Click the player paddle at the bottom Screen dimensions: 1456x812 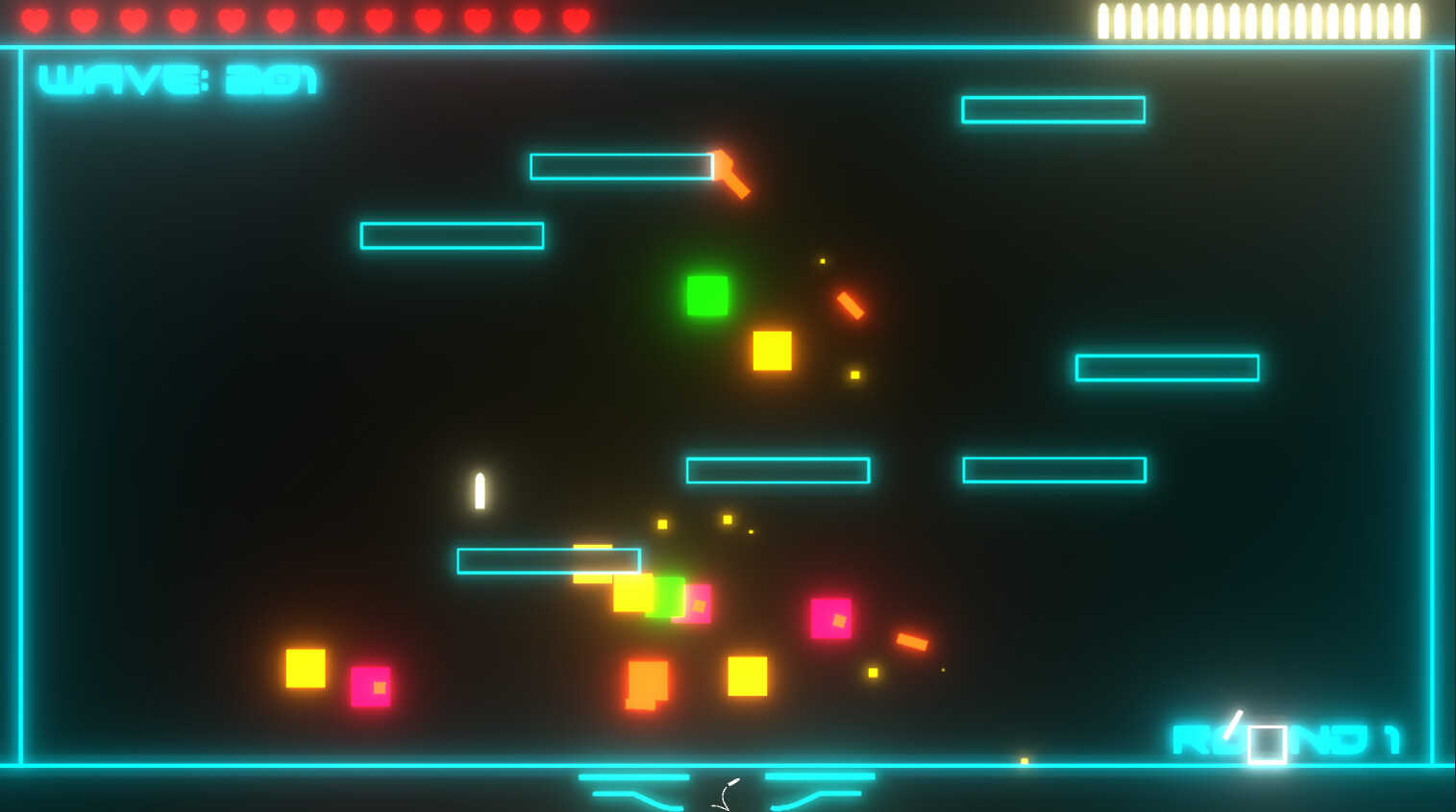[x=726, y=788]
